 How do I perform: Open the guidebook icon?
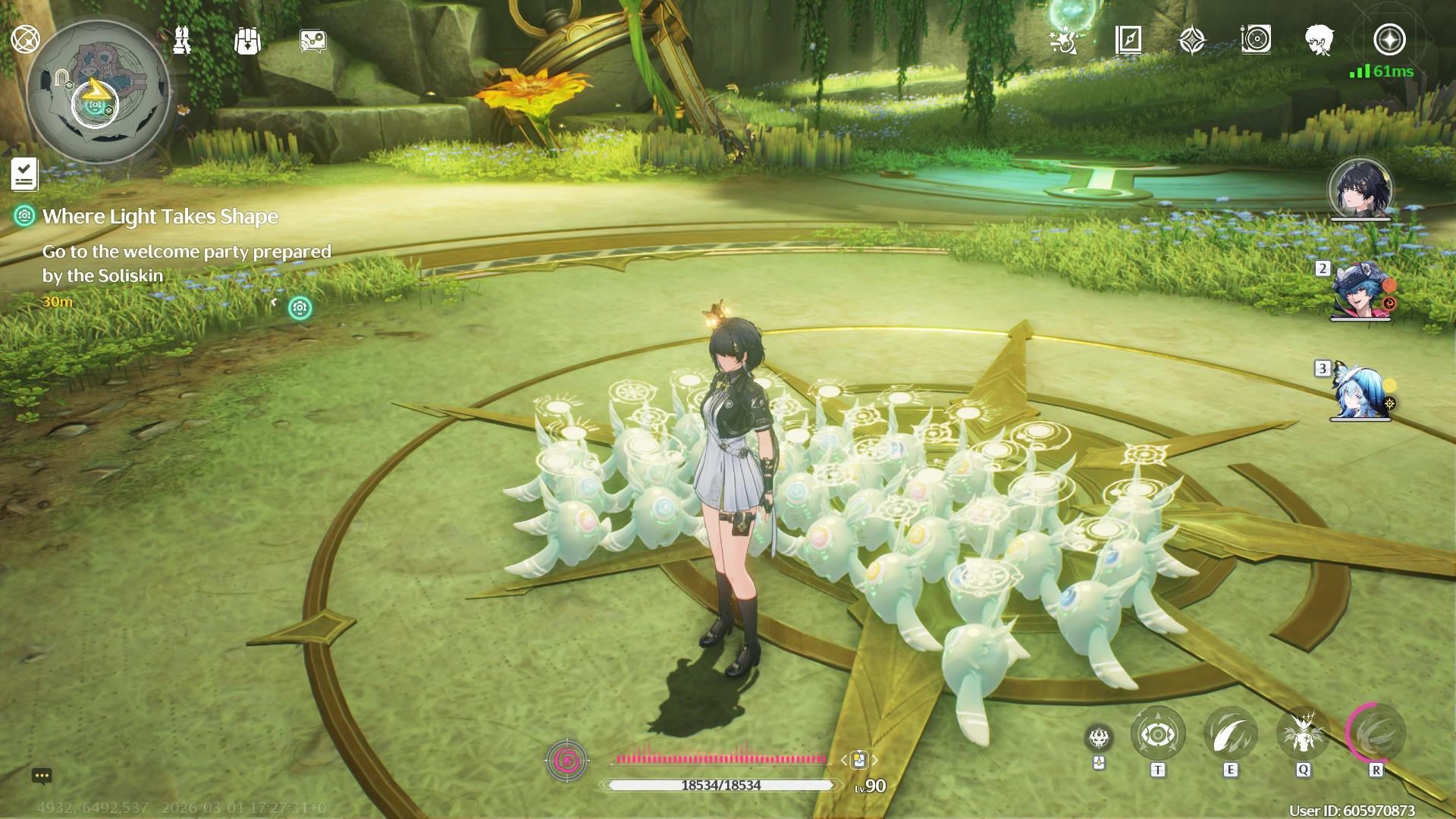click(1128, 39)
